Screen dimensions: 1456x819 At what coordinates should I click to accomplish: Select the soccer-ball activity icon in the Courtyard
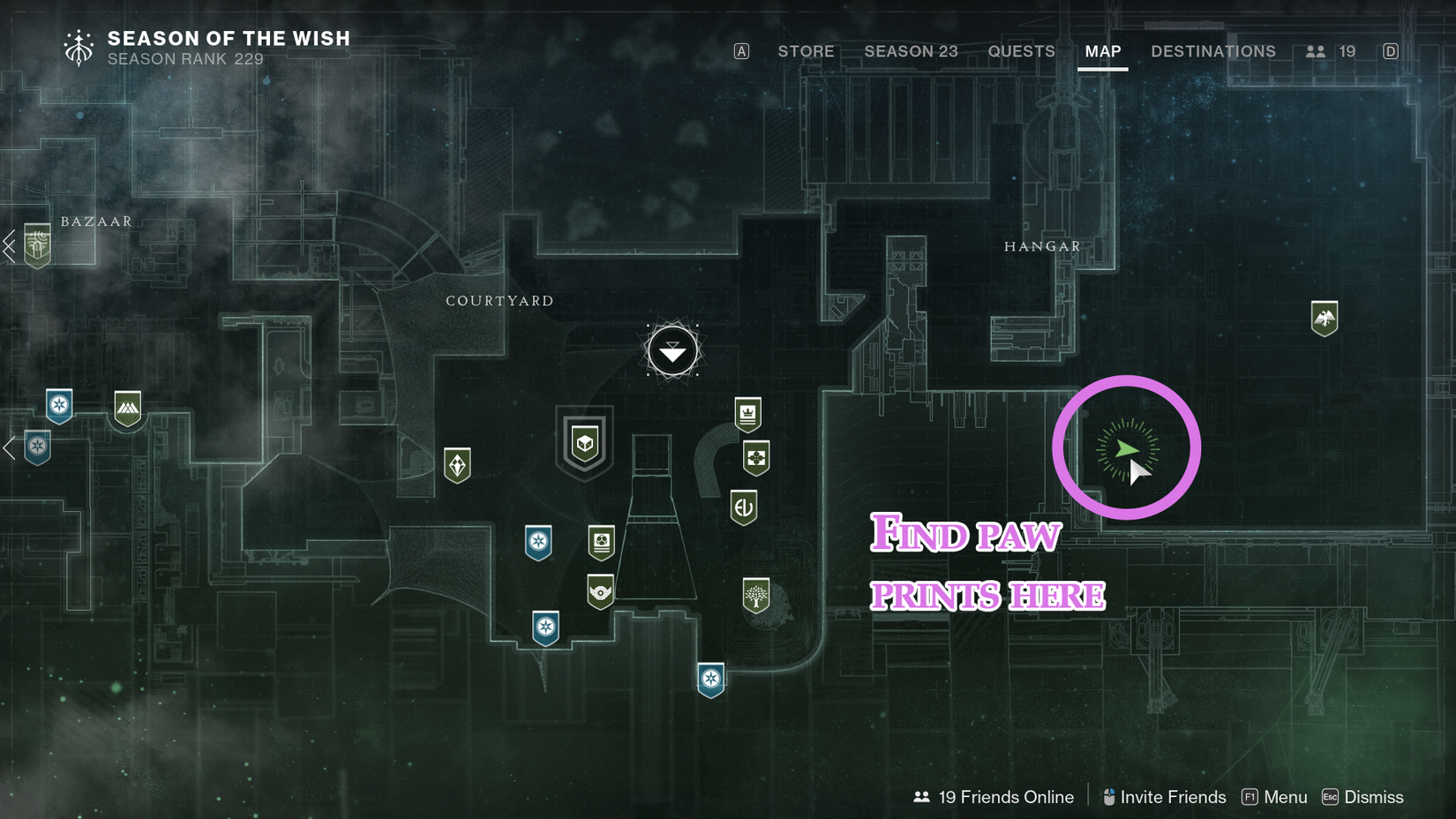tap(600, 542)
